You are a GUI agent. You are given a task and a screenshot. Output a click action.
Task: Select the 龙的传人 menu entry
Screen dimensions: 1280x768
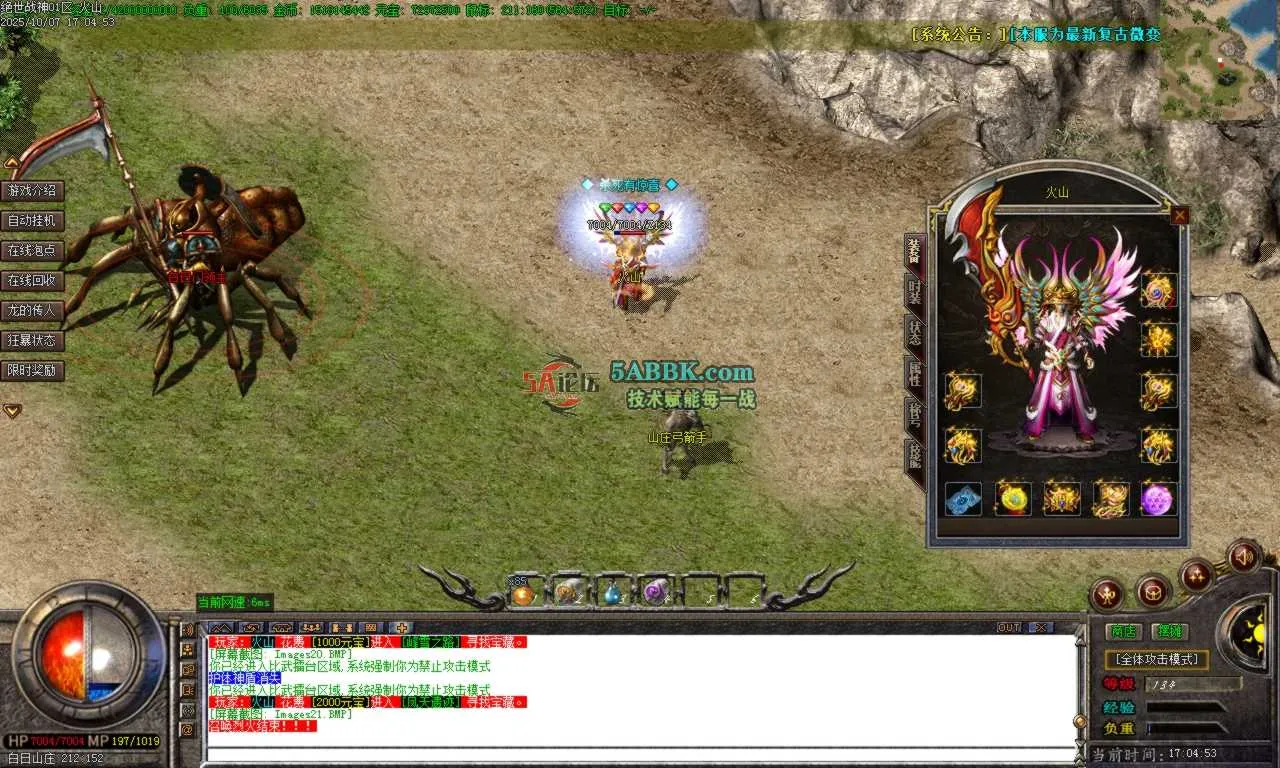coord(33,311)
